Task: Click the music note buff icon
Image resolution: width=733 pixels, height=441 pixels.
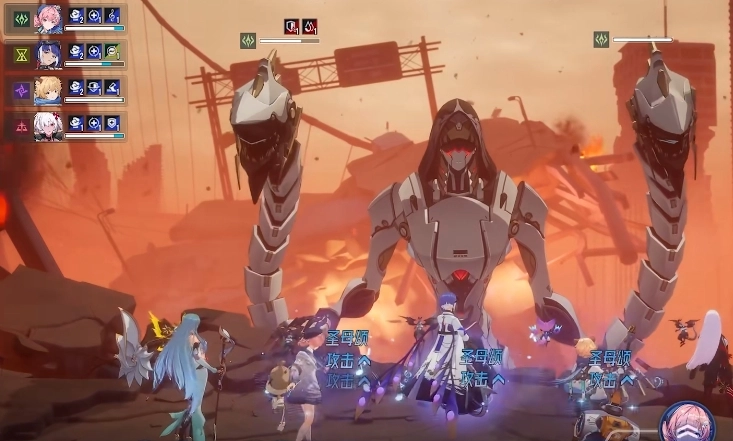Action: tap(112, 16)
